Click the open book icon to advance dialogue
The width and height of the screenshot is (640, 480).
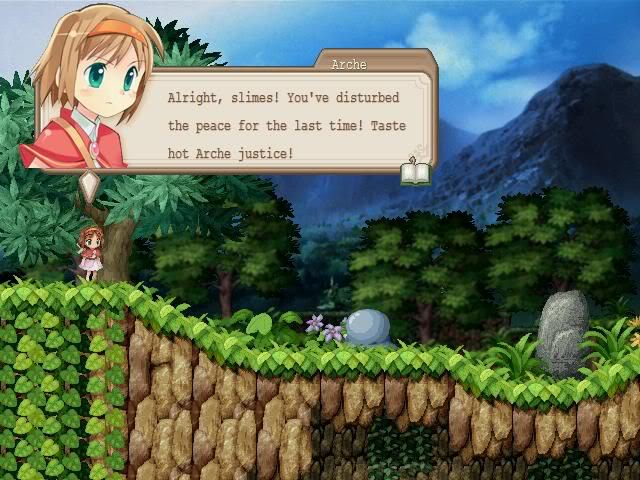tap(415, 172)
